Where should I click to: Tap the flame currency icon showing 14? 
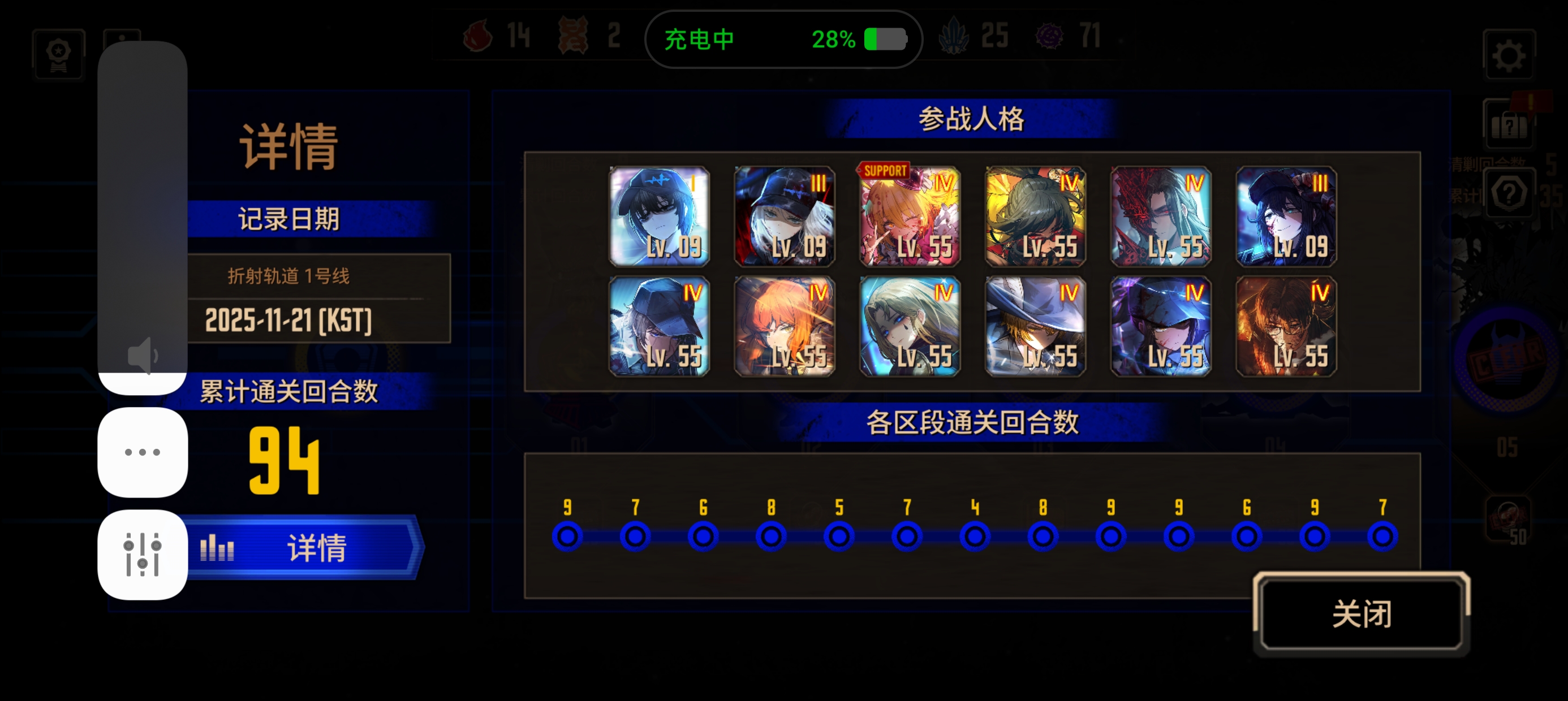click(x=477, y=37)
